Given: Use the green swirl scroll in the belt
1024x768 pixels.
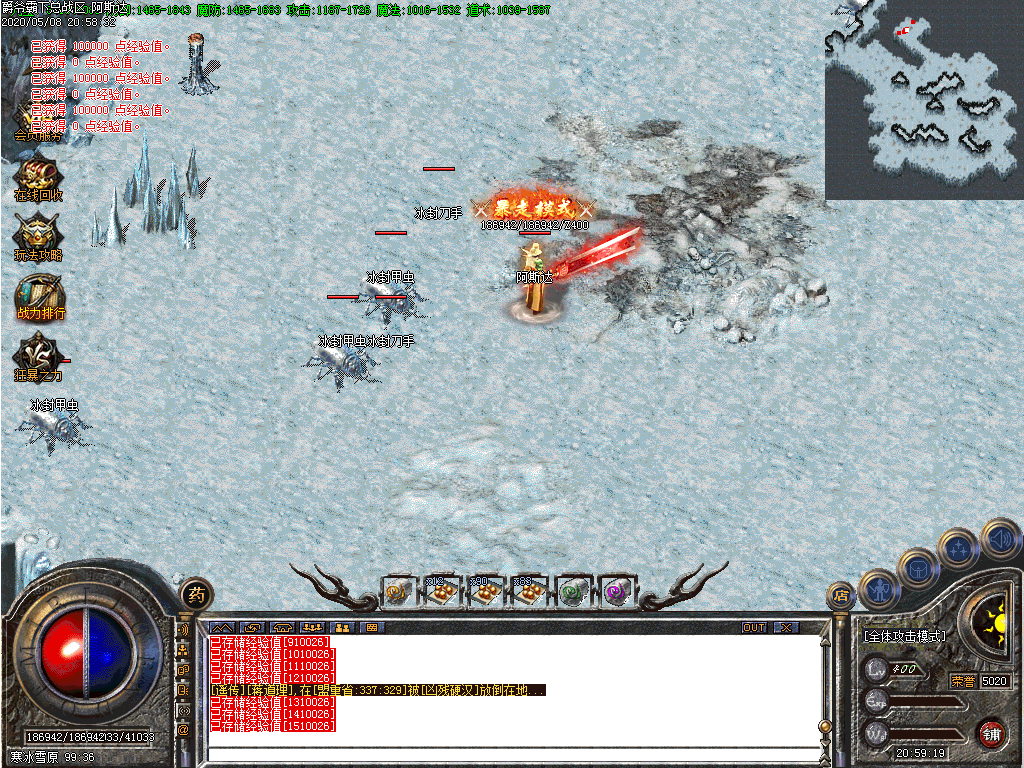Looking at the screenshot, I should (x=573, y=593).
